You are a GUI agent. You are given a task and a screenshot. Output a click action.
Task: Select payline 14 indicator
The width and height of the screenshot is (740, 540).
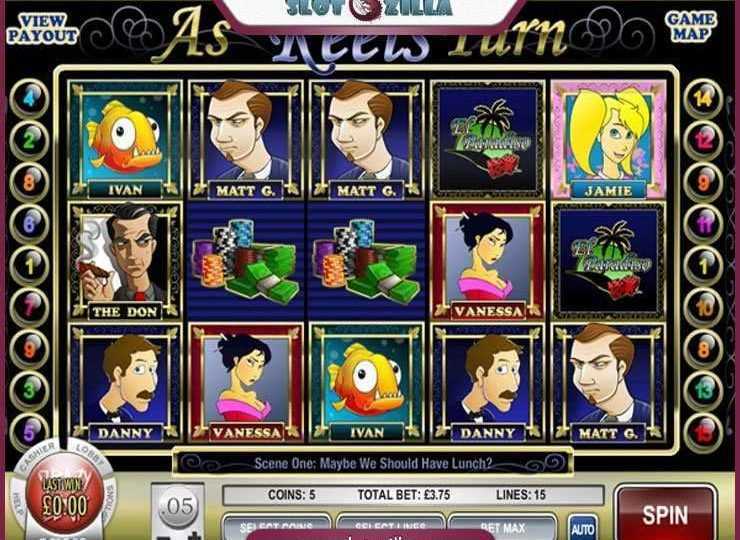coord(705,99)
